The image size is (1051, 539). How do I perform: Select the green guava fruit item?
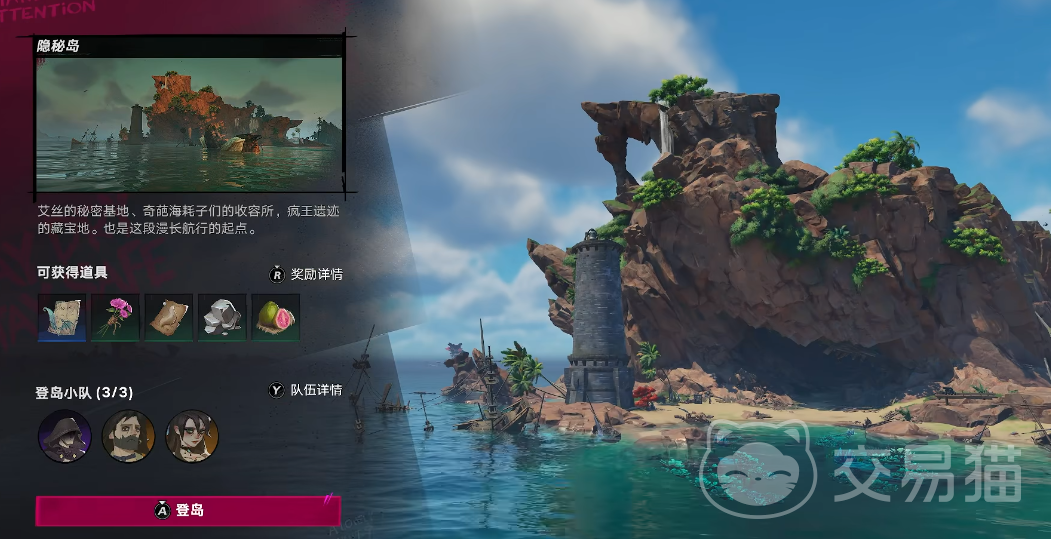[x=275, y=318]
